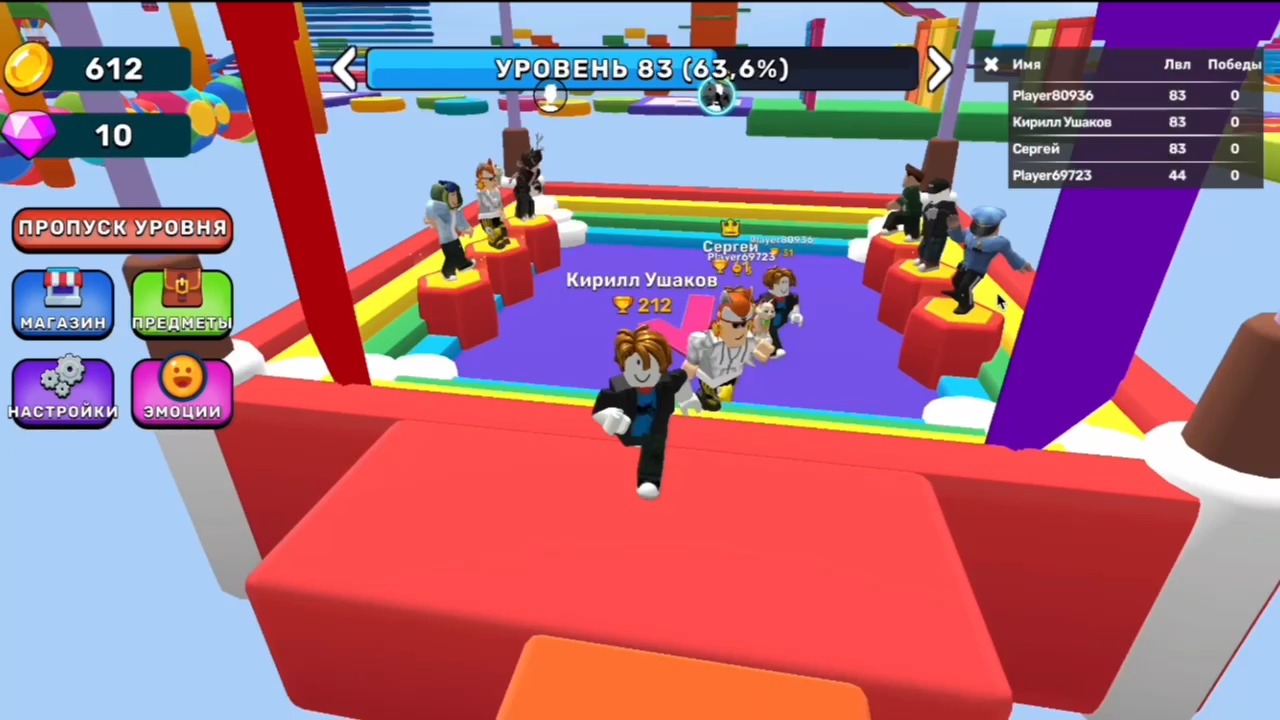The height and width of the screenshot is (720, 1280).
Task: Click the pink gem currency icon
Action: (x=28, y=136)
